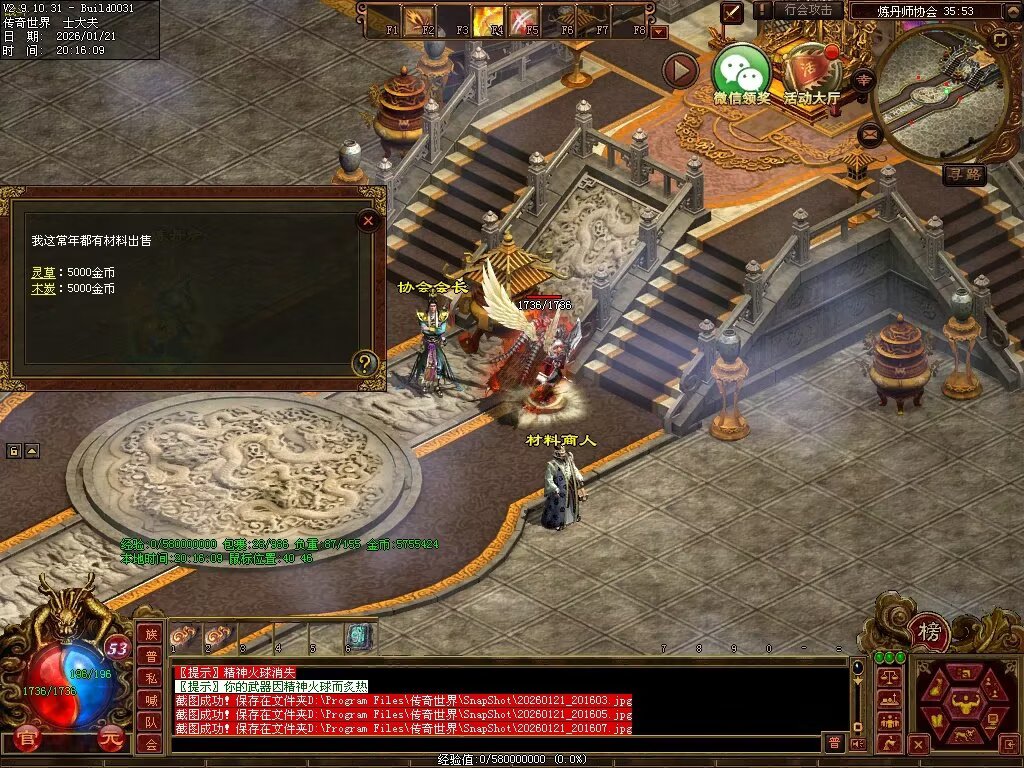The image size is (1024, 768).
Task: Open the mail envelope icon beside minimap
Action: point(870,132)
